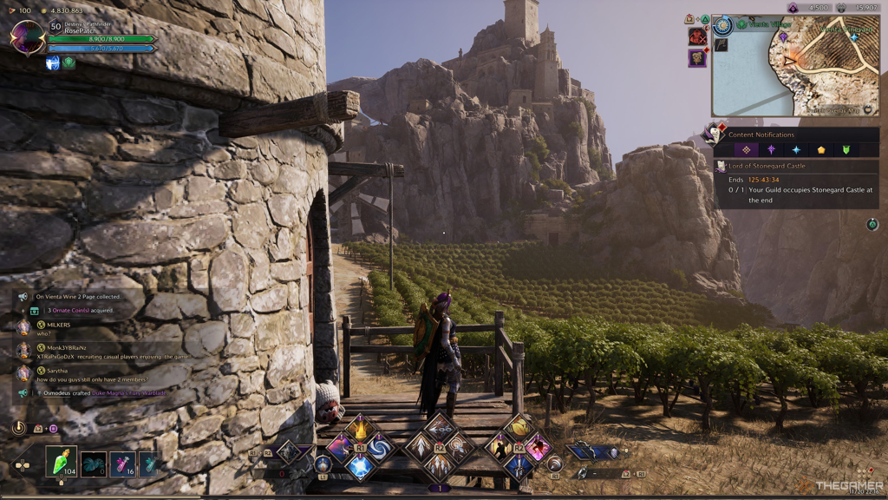Activate the blue downward sword skill
The image size is (888, 500).
[518, 466]
